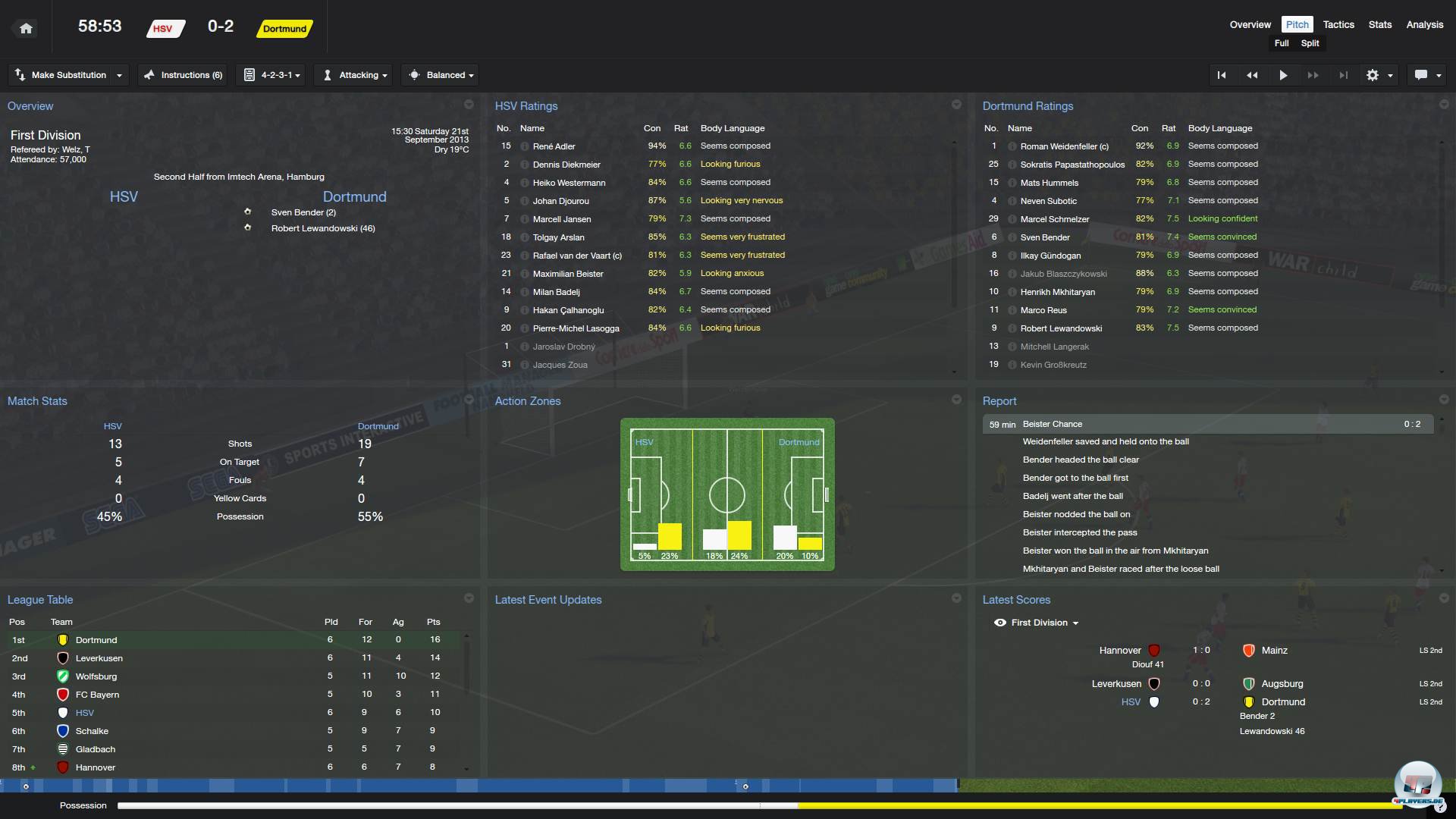Select the Full view under Pitch
Image resolution: width=1456 pixels, height=819 pixels.
1282,43
